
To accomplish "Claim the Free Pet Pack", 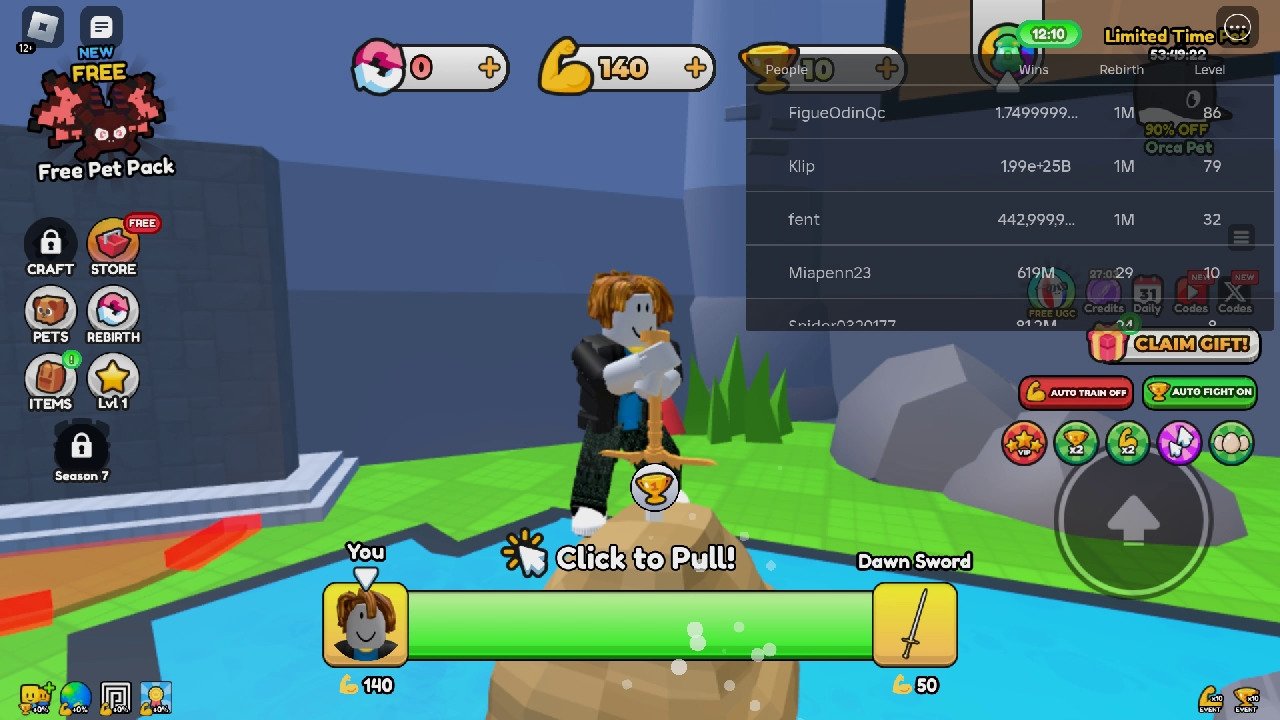I will pos(97,120).
